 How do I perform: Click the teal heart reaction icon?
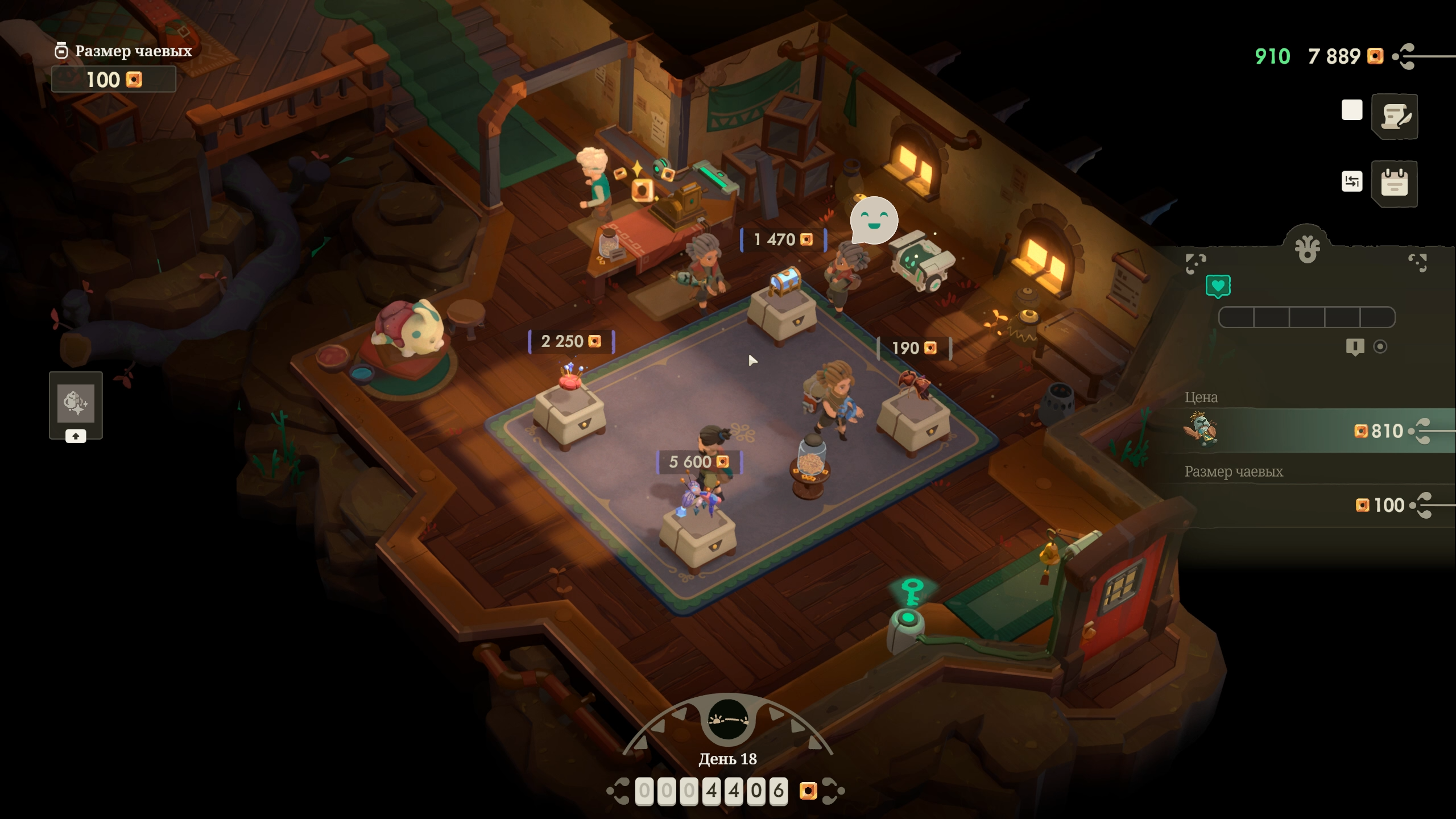pyautogui.click(x=1218, y=286)
